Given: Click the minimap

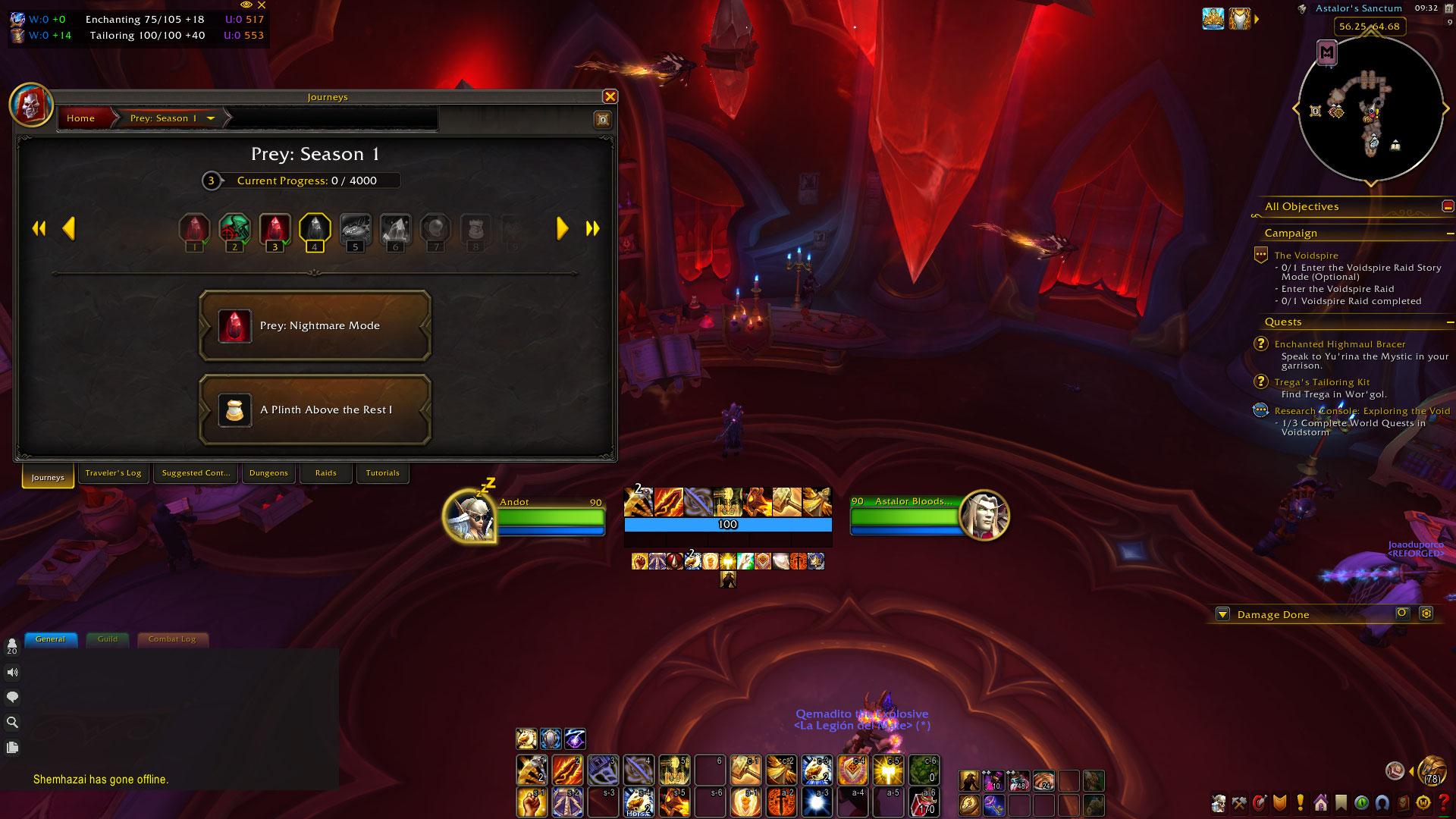Looking at the screenshot, I should point(1370,109).
